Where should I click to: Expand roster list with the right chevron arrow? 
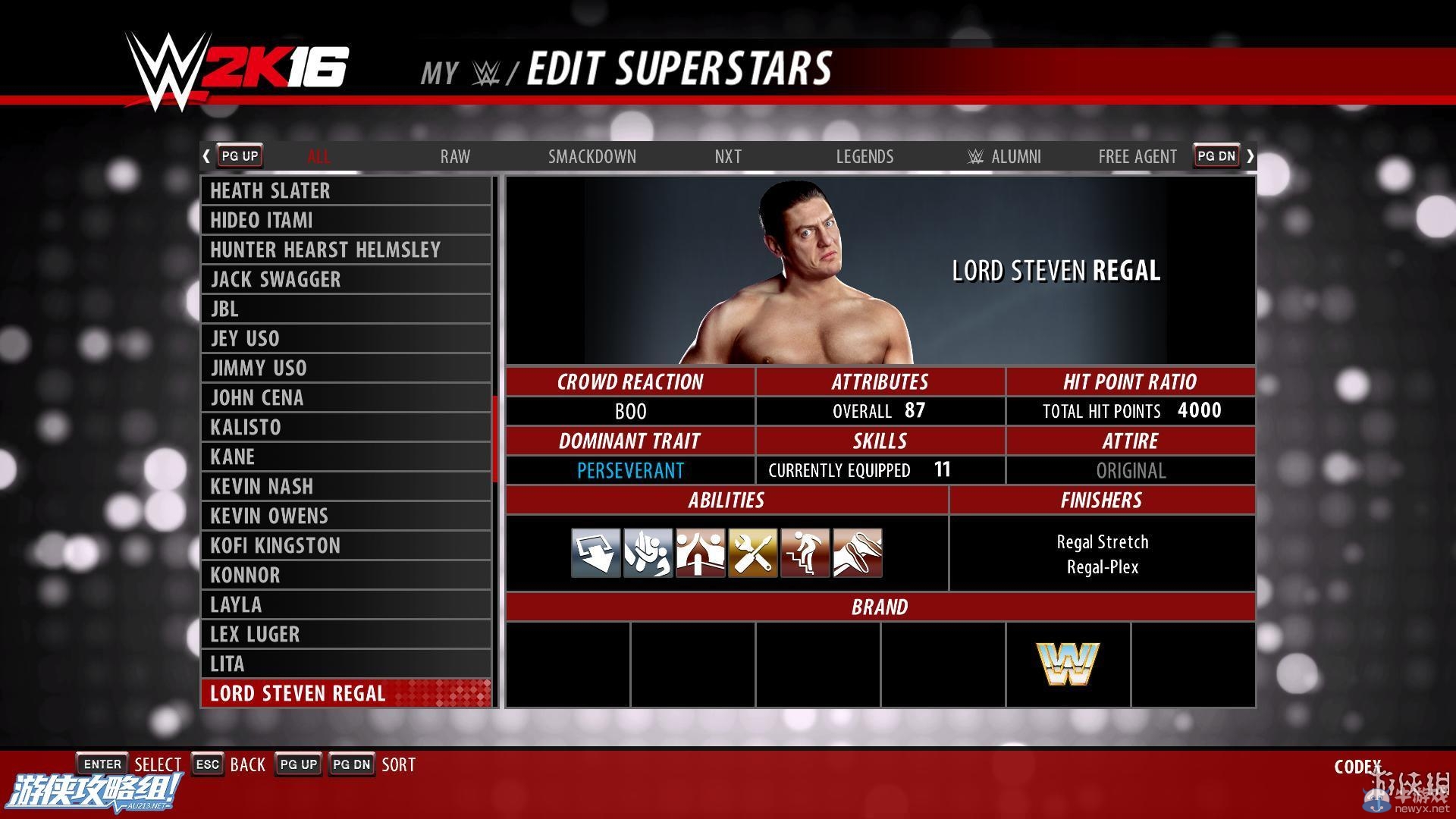coord(1250,155)
